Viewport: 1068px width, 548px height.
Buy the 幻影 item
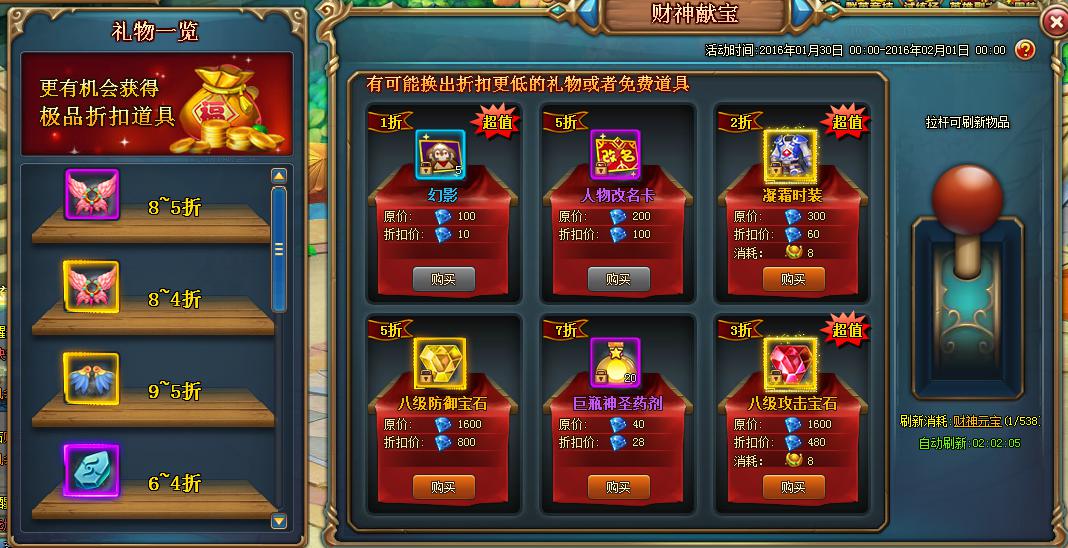point(443,279)
